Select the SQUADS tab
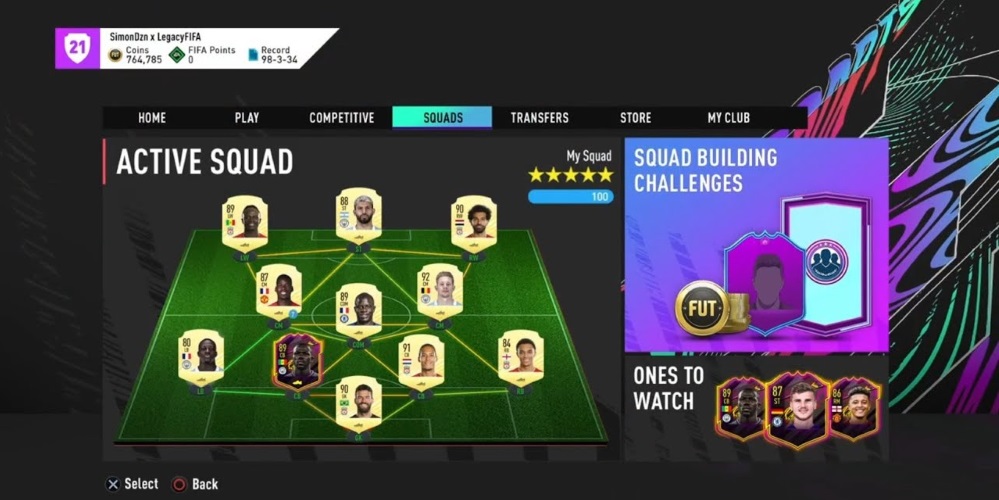 442,118
